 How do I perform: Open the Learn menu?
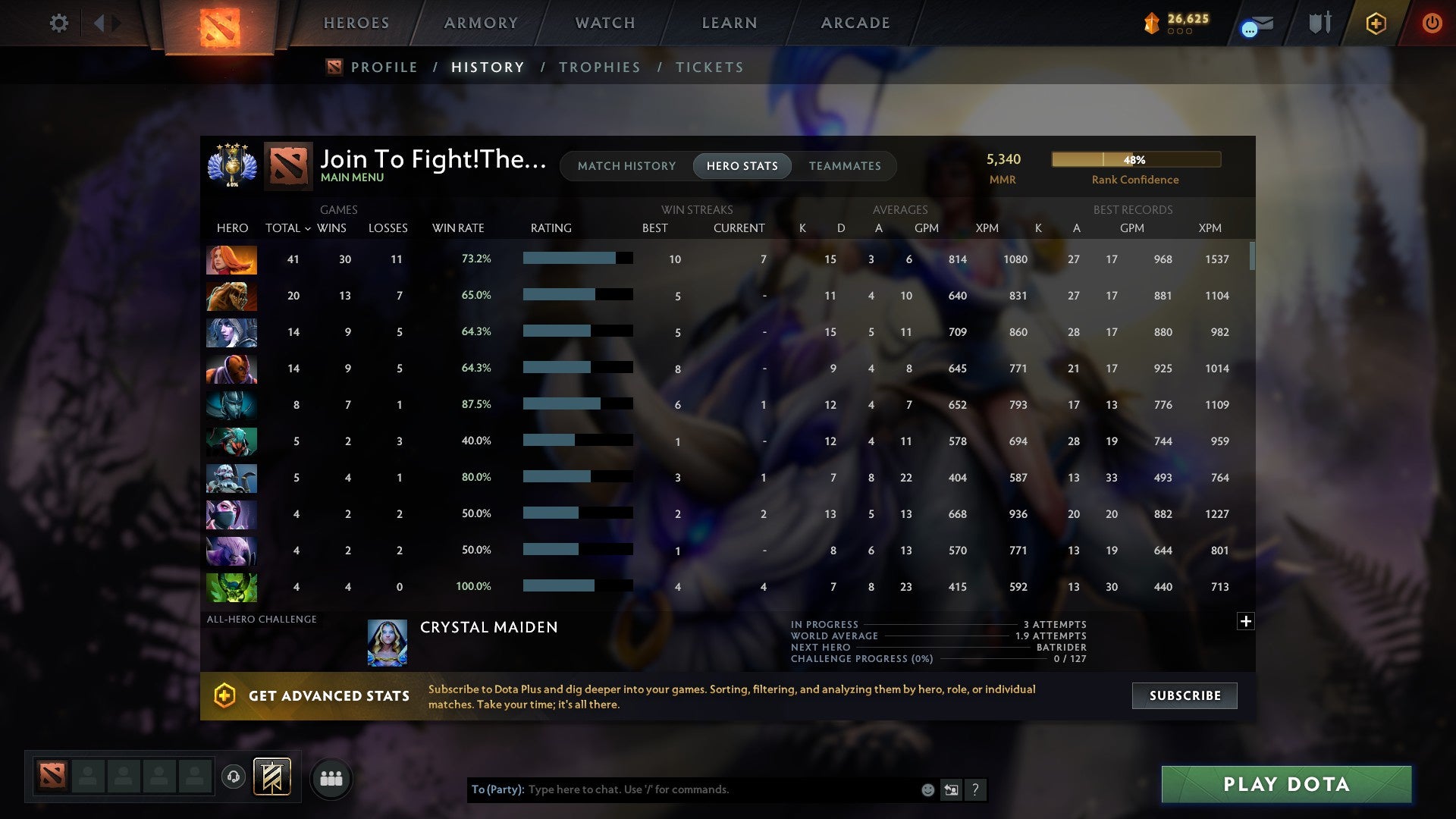pyautogui.click(x=727, y=23)
